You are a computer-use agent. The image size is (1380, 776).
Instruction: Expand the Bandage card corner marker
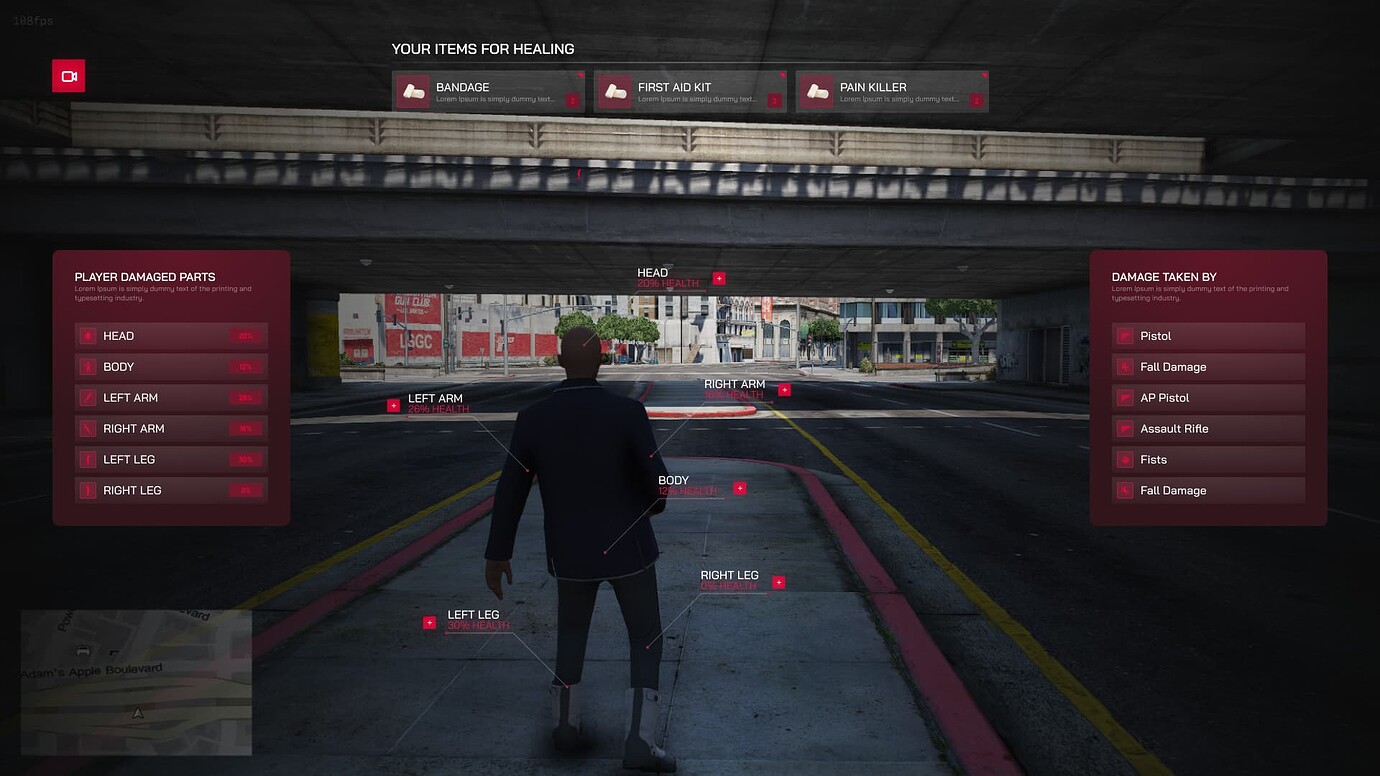click(578, 77)
